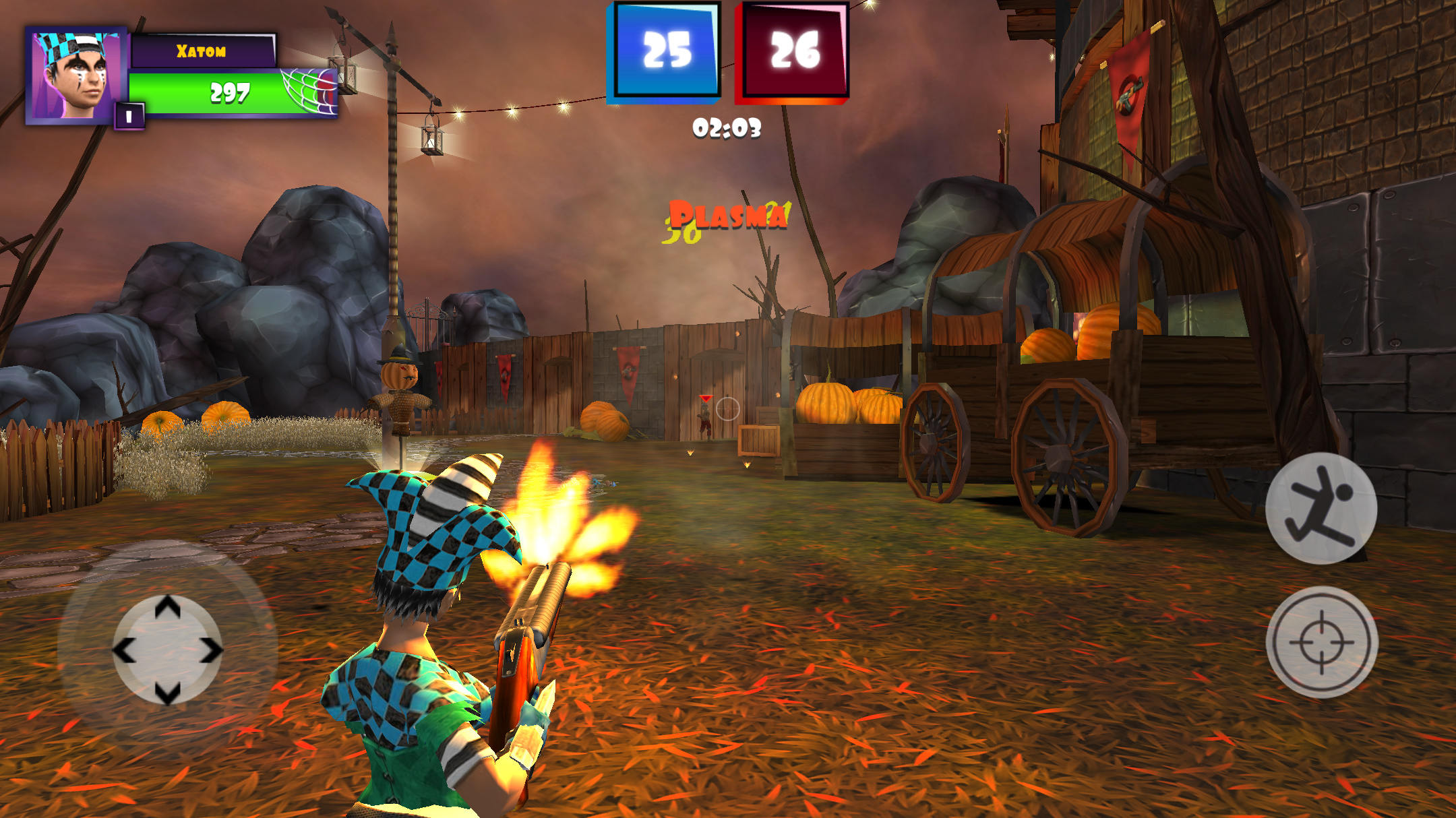Tap the blue team score panel showing 25

663,51
